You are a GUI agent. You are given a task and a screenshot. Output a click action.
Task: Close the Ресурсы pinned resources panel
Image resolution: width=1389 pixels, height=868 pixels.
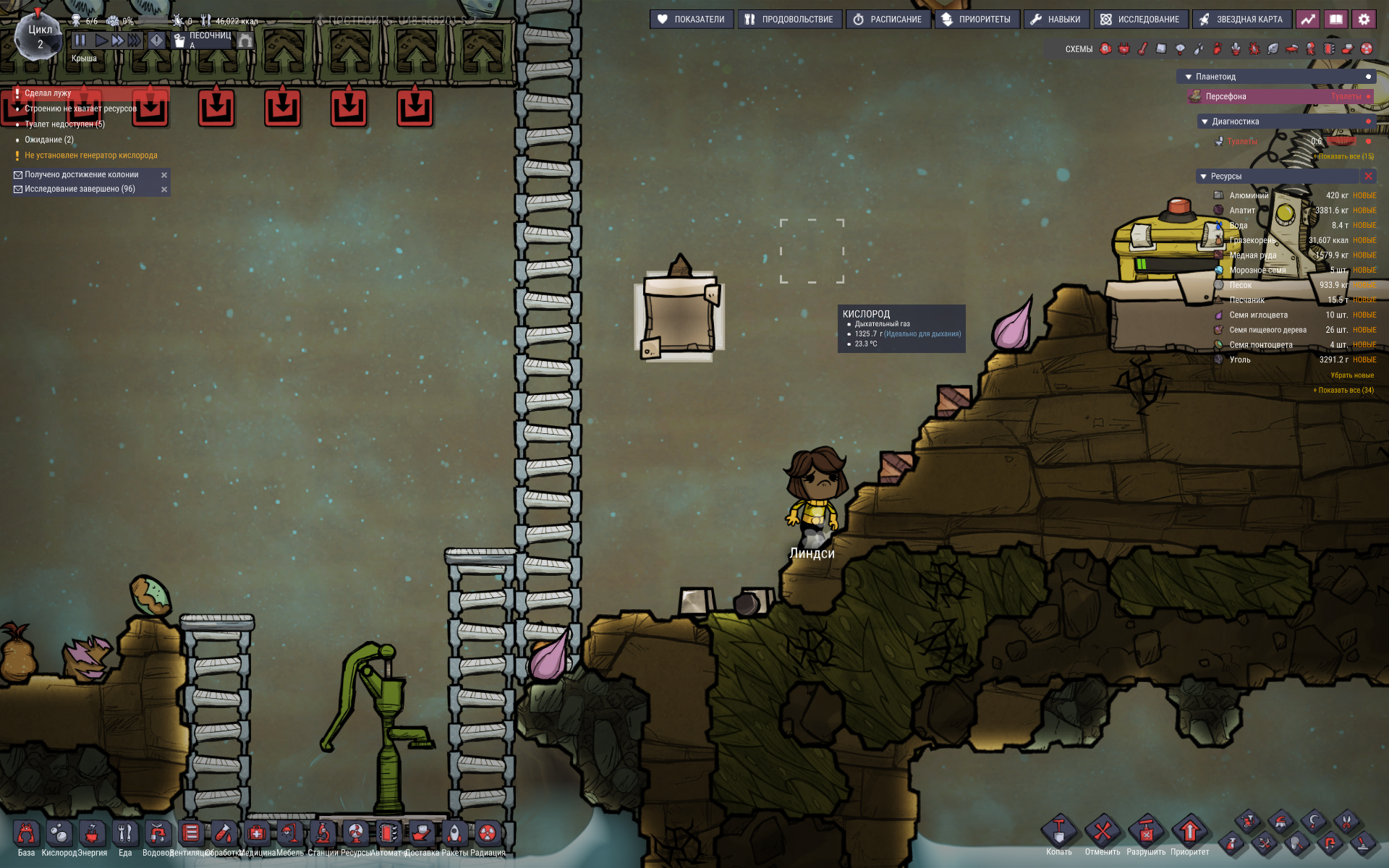(1368, 176)
